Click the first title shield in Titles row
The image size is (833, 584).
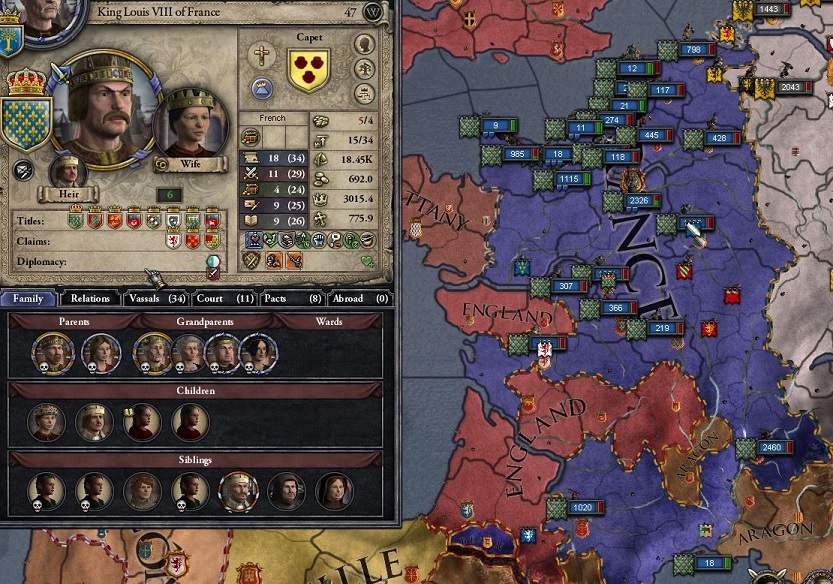[x=75, y=219]
